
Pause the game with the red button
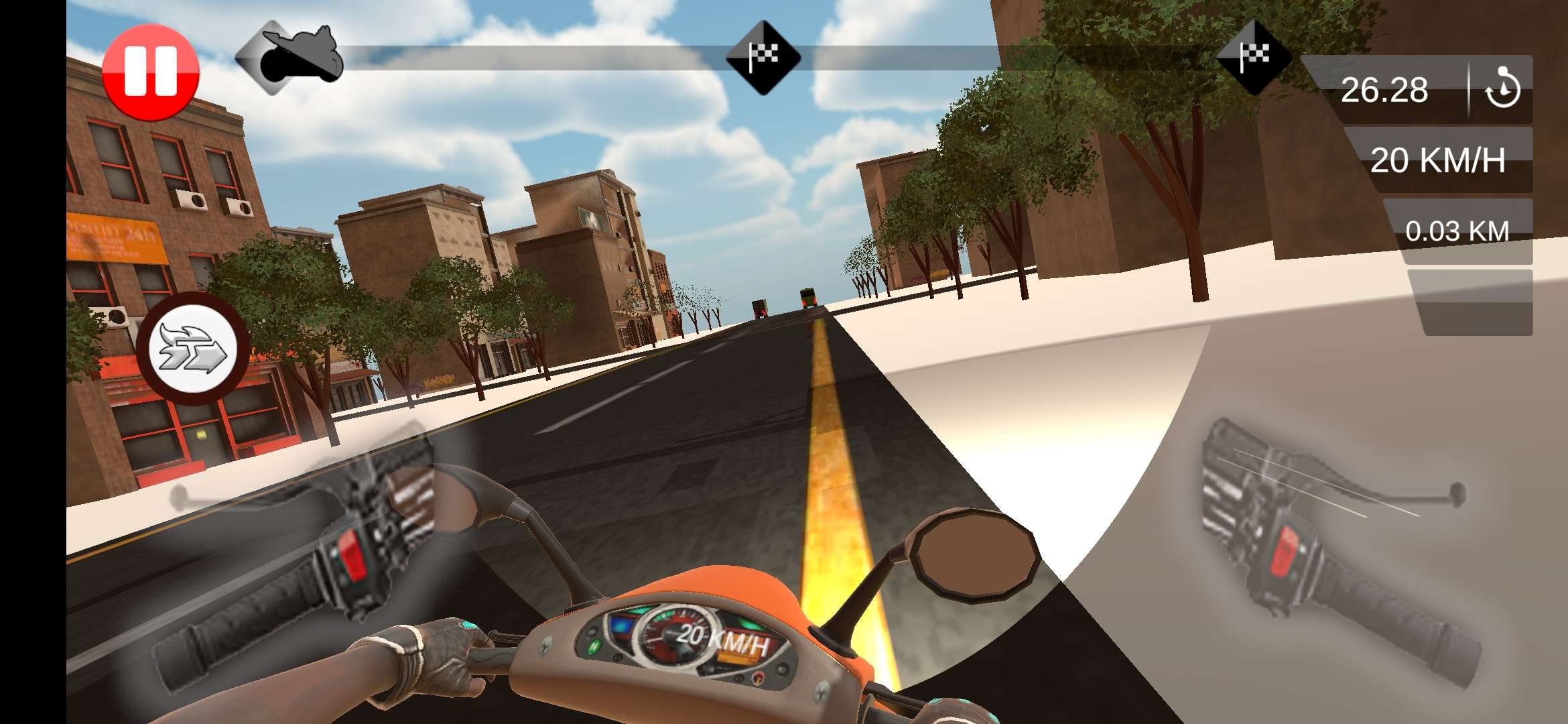[x=151, y=72]
